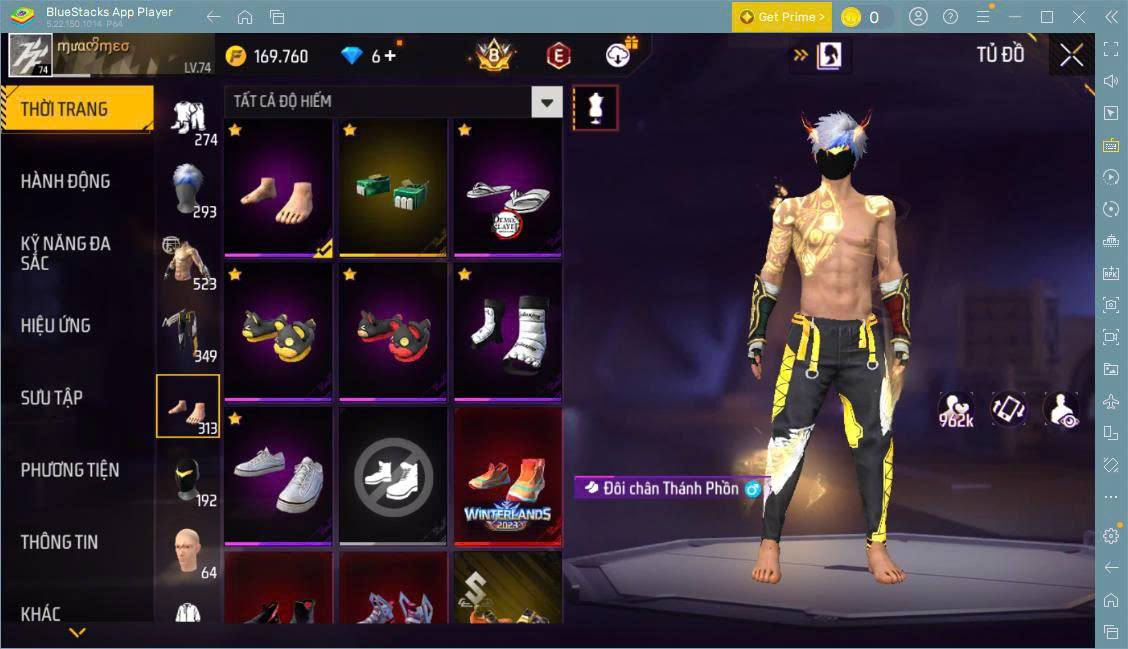Choose the no-shoes empty option

393,475
